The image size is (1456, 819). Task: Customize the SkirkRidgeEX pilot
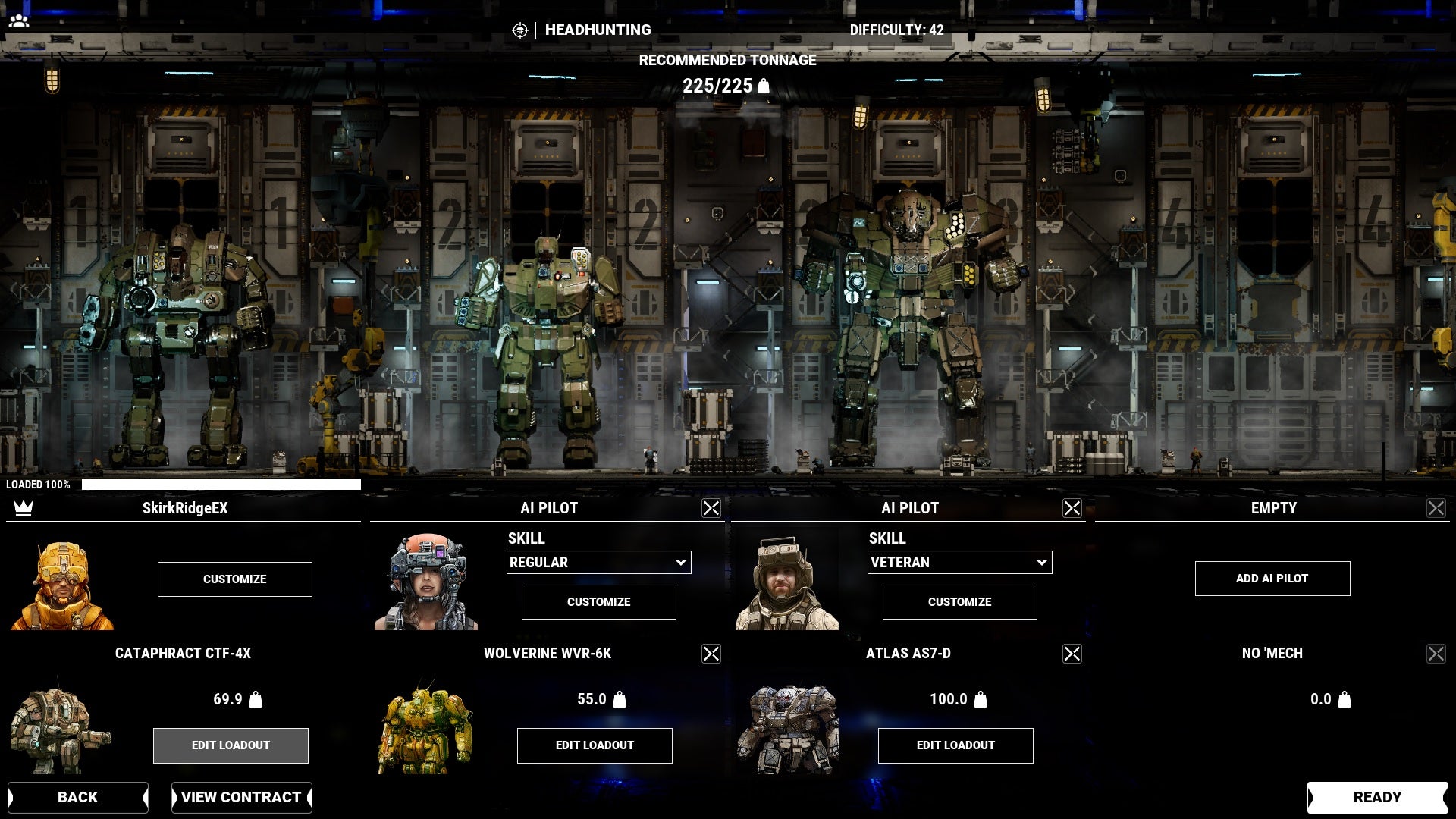[234, 579]
